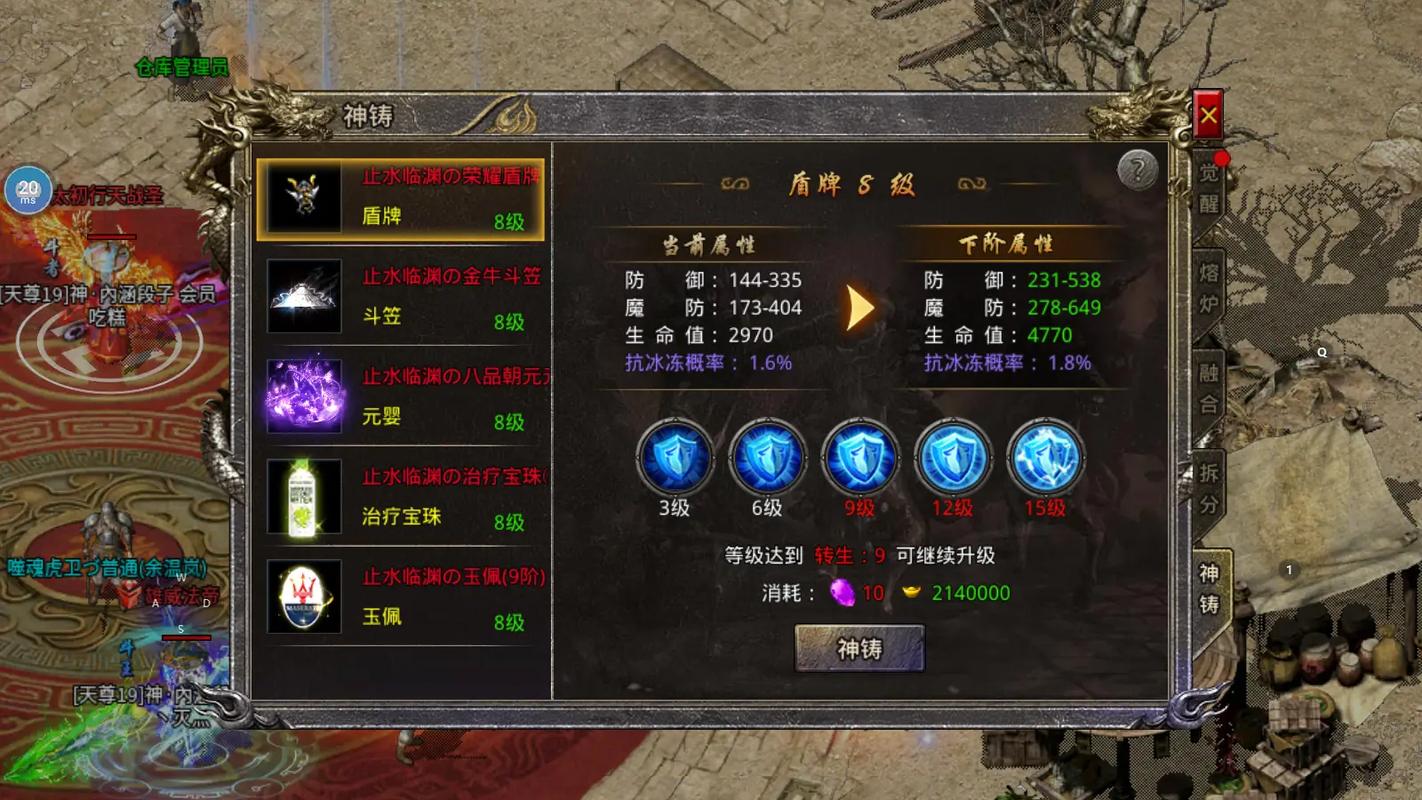This screenshot has width=1422, height=800.
Task: Select the 6级 shield milestone icon
Action: [768, 458]
